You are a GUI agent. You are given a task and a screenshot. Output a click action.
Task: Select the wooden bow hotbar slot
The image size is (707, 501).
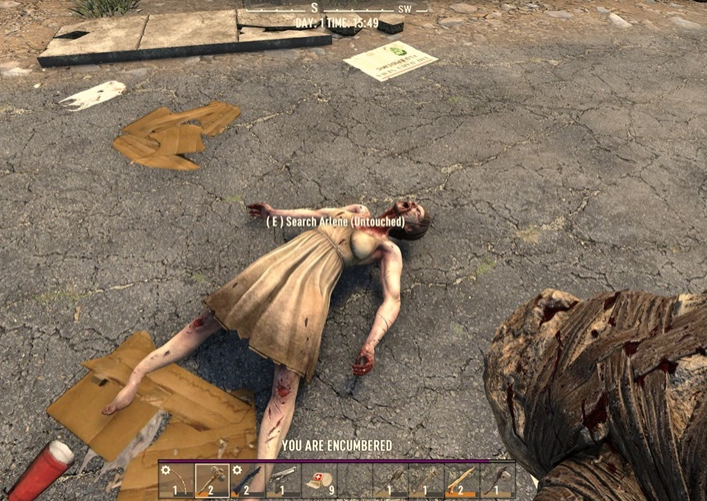point(177,480)
